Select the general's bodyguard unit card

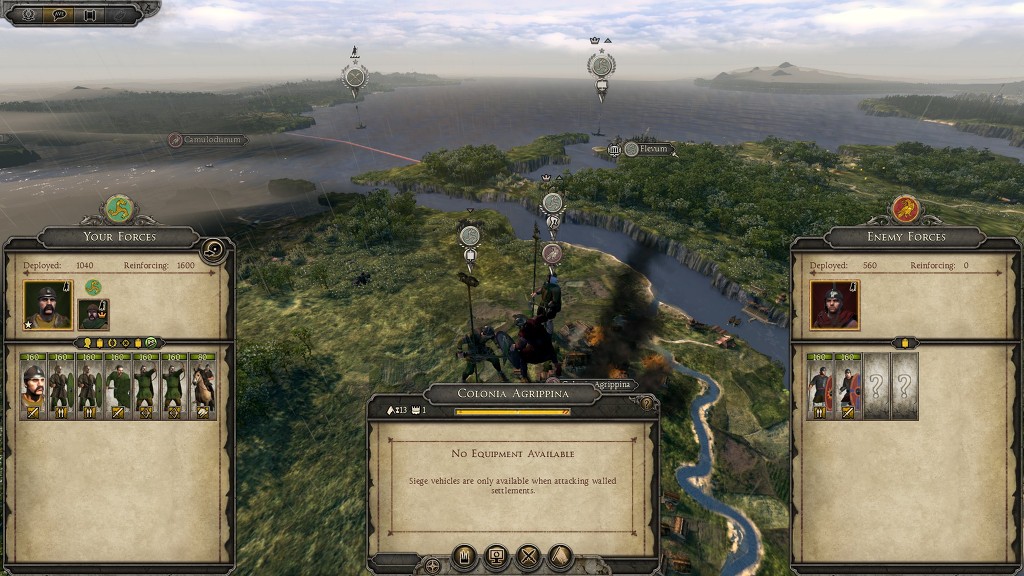click(x=34, y=386)
